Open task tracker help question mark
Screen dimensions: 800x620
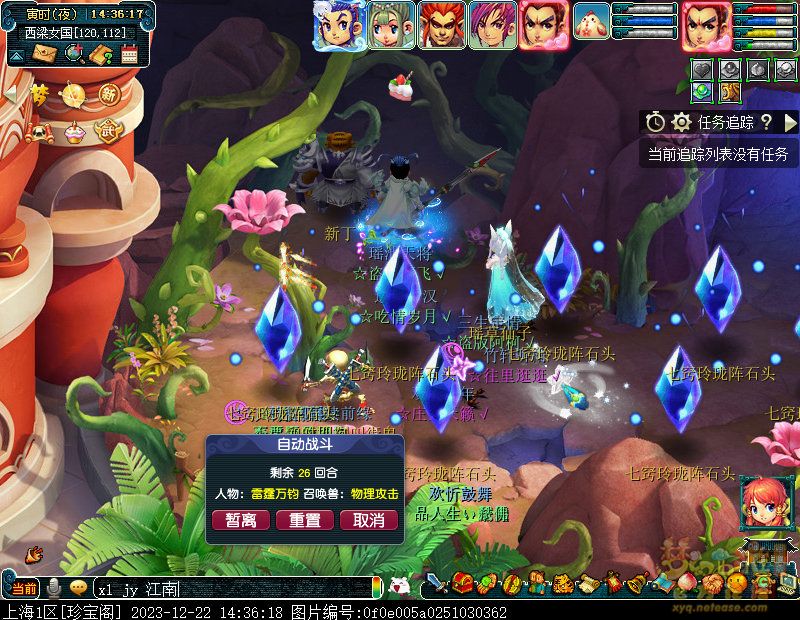click(x=766, y=122)
